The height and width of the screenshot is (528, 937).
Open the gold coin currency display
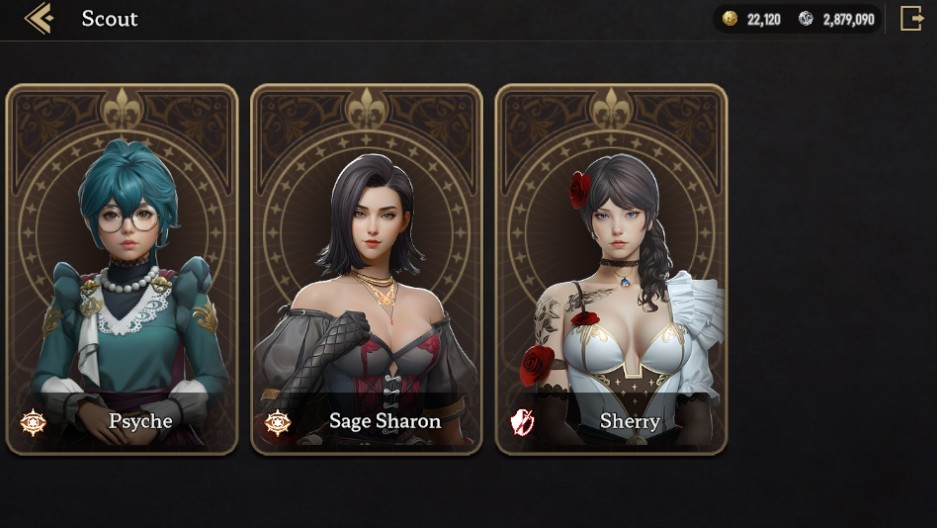[x=753, y=19]
